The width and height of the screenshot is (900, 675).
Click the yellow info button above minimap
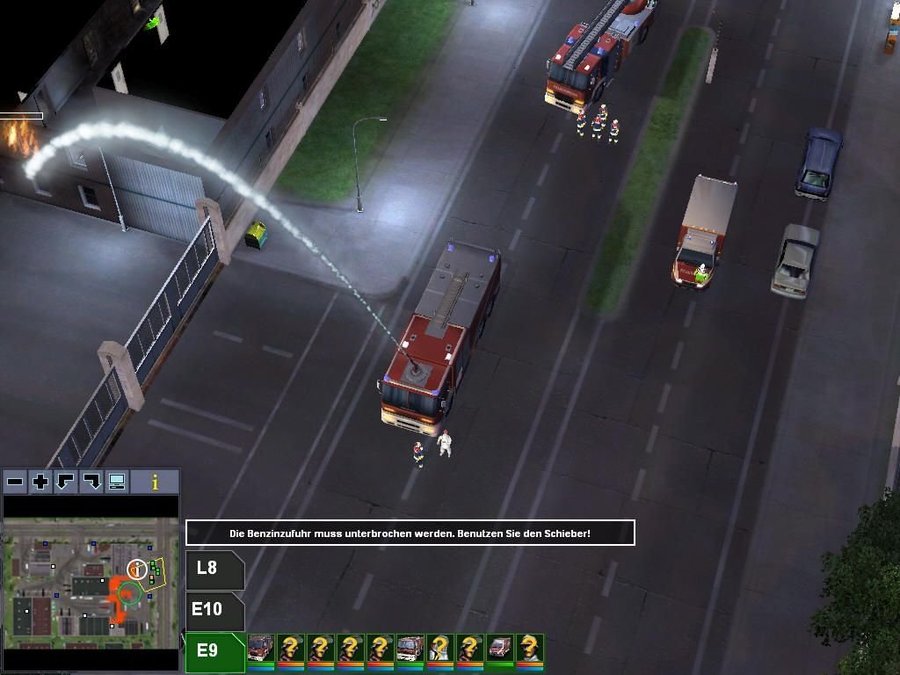click(x=155, y=482)
